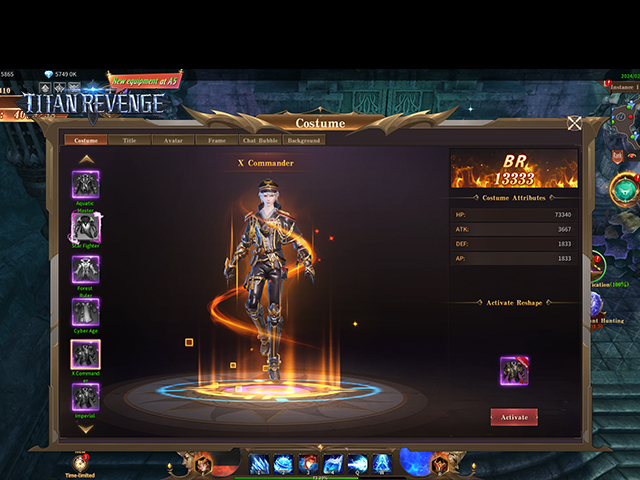Switch to the Title tab
This screenshot has width=640, height=480.
[x=130, y=141]
